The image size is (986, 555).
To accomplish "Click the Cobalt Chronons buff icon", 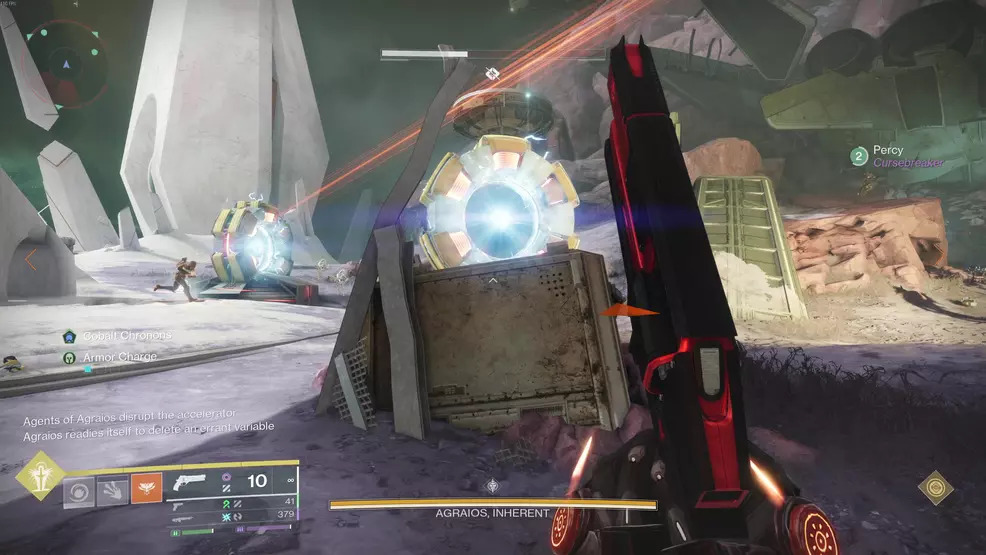I will coord(69,336).
